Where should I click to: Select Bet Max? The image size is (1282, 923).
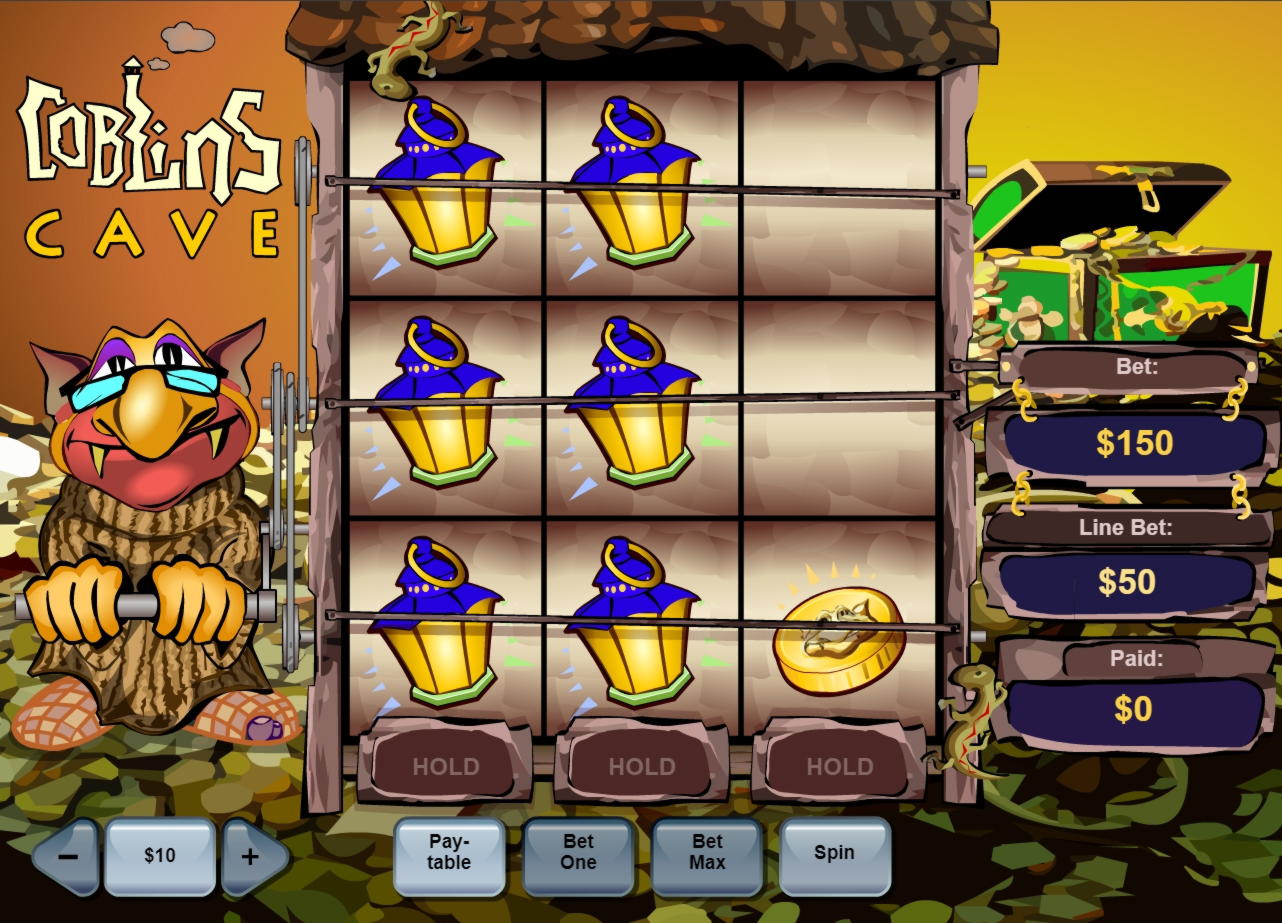pyautogui.click(x=707, y=853)
